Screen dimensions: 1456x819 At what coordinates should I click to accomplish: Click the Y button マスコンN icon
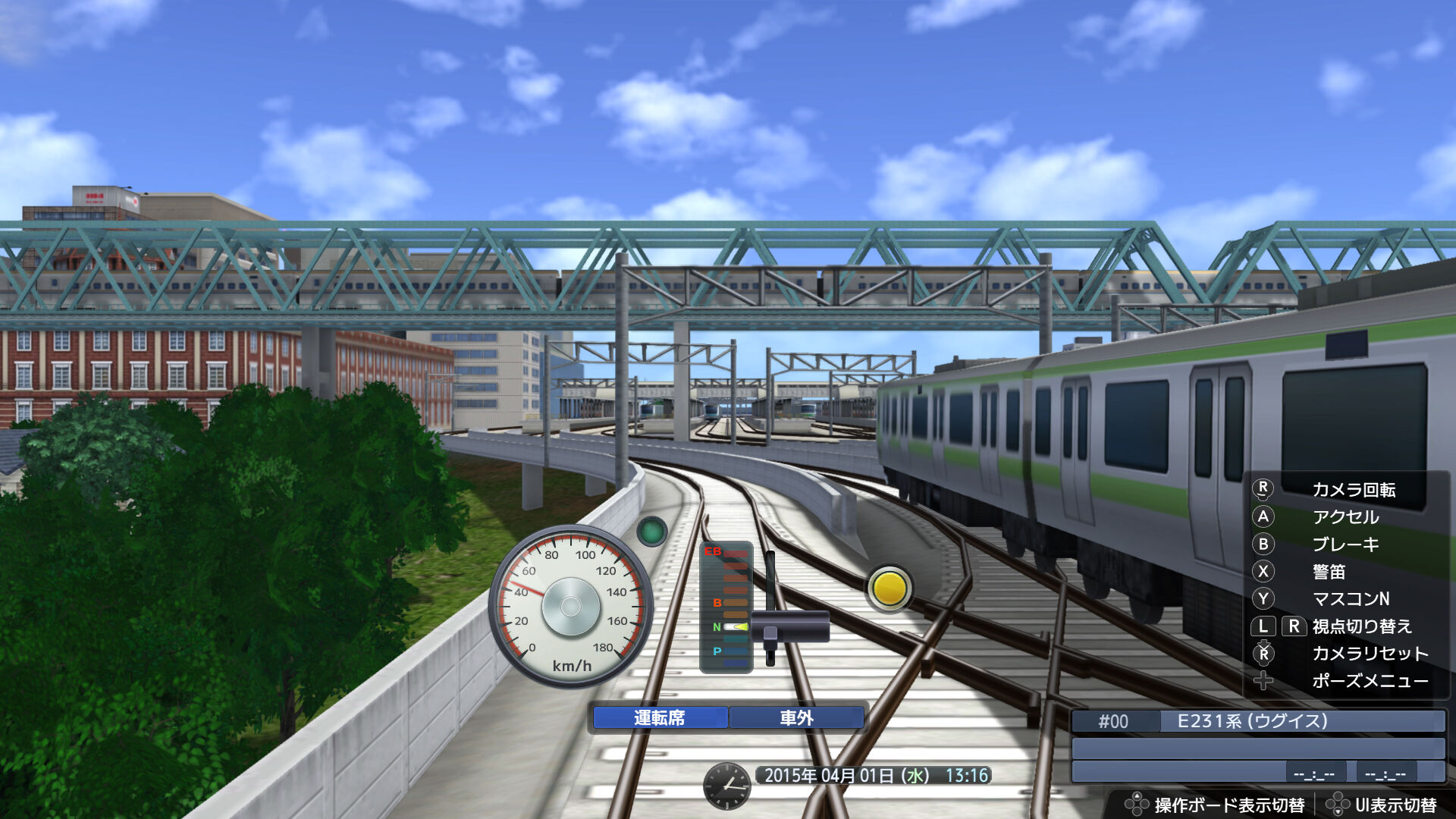[x=1265, y=598]
